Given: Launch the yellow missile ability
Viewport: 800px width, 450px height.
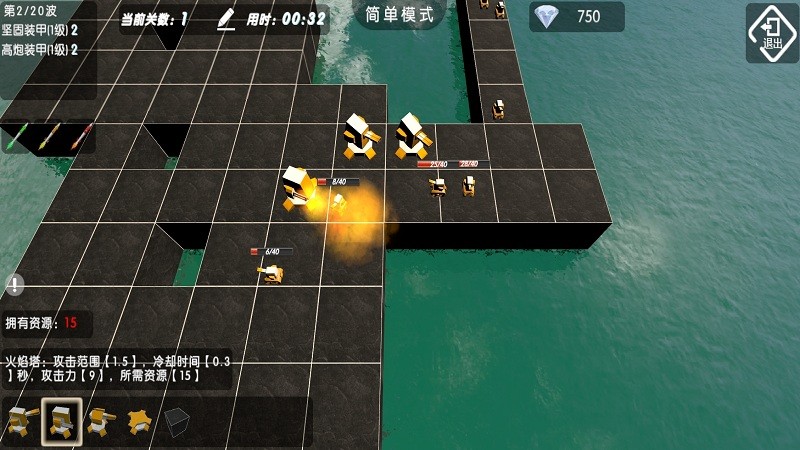Looking at the screenshot, I should [49, 136].
